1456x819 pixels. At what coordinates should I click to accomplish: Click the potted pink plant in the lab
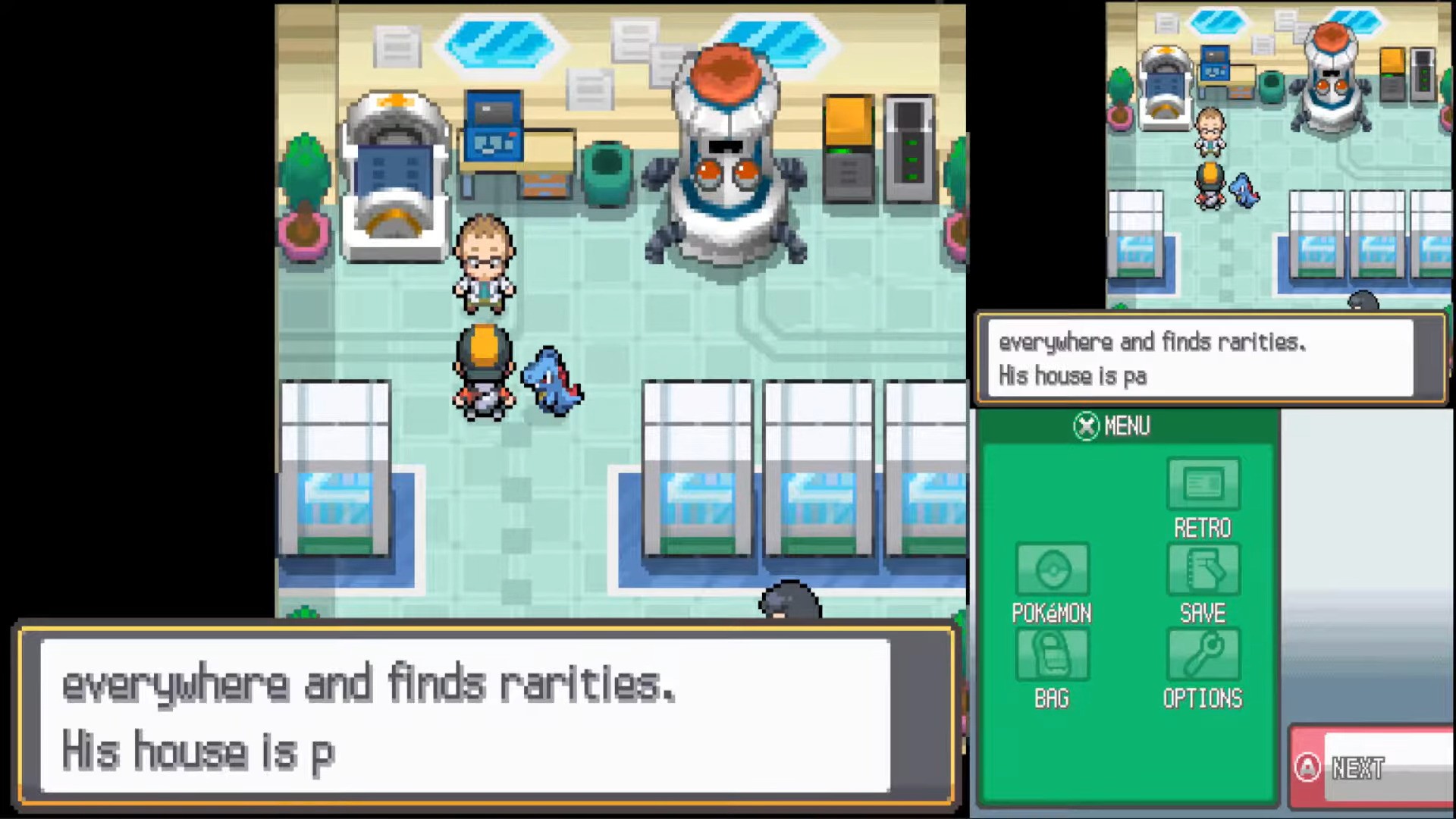[305, 227]
